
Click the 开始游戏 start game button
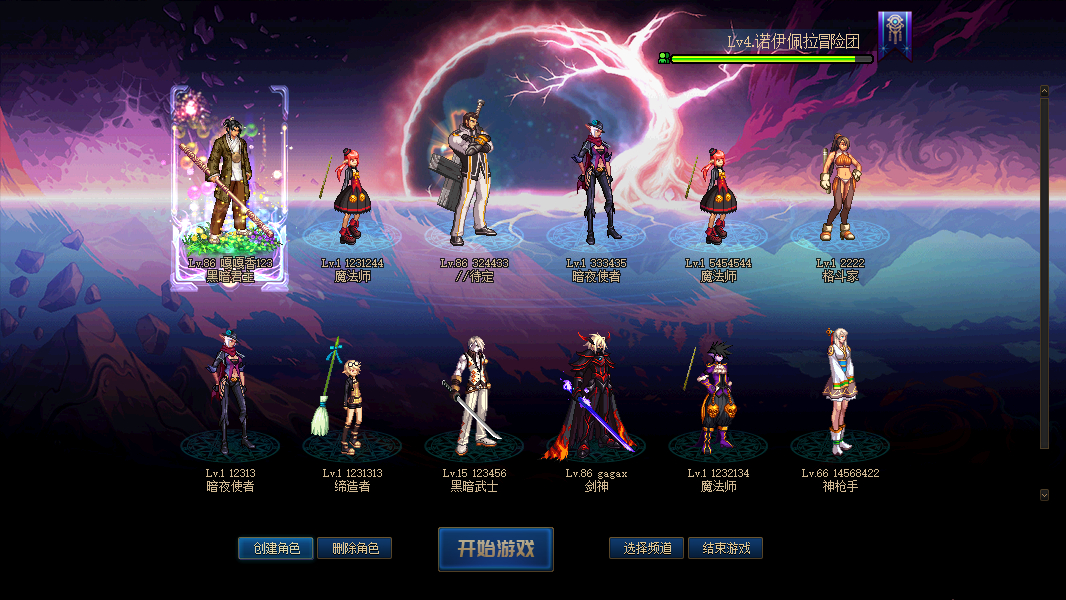pos(495,549)
